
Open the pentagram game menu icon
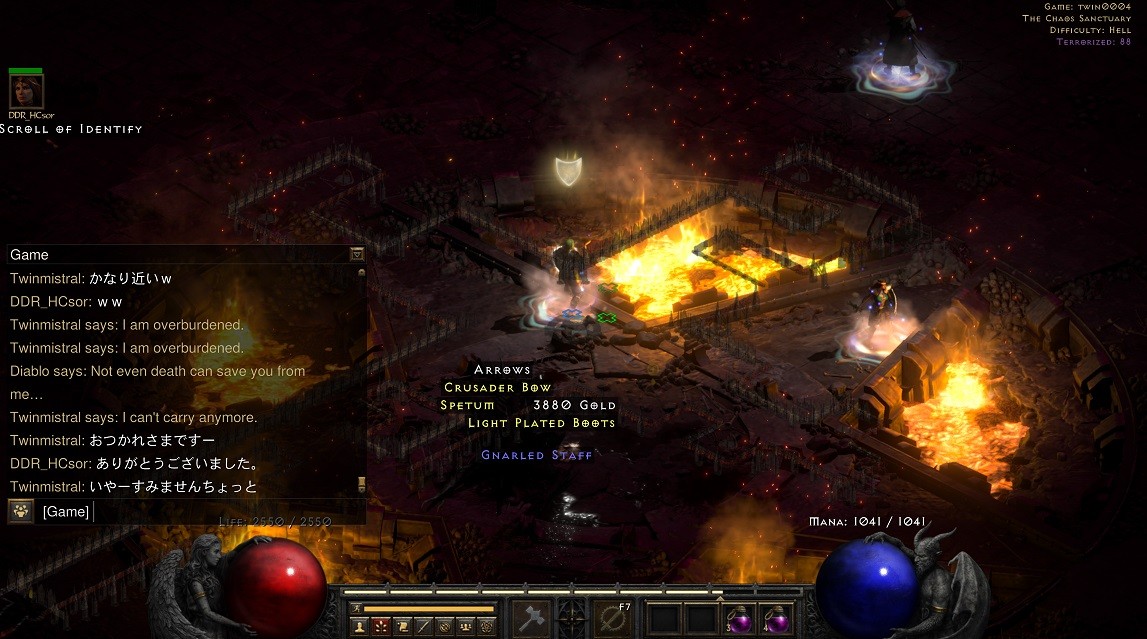tap(487, 626)
